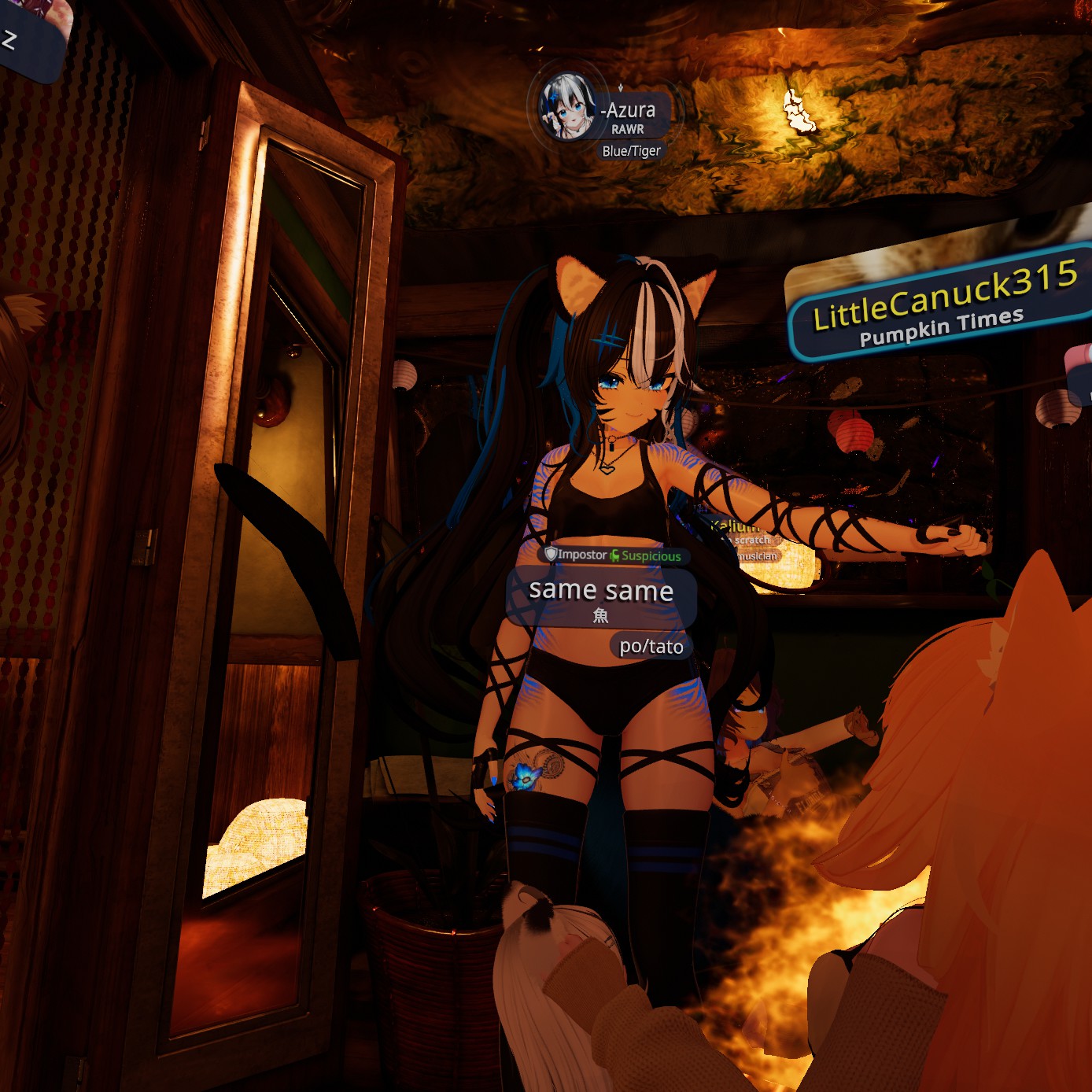Select the -Azura player nameplate

click(630, 111)
